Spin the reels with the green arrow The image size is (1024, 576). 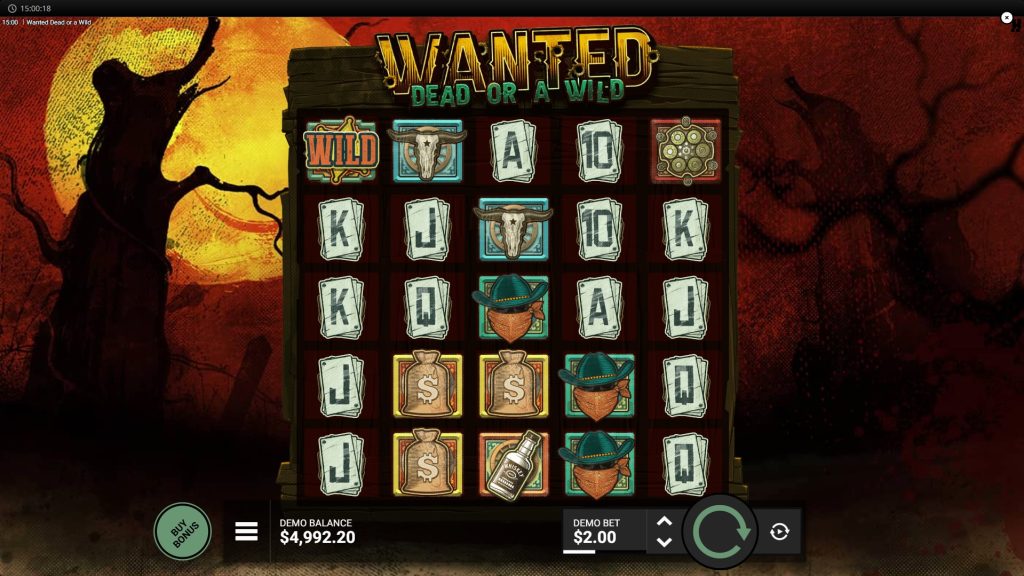[720, 531]
